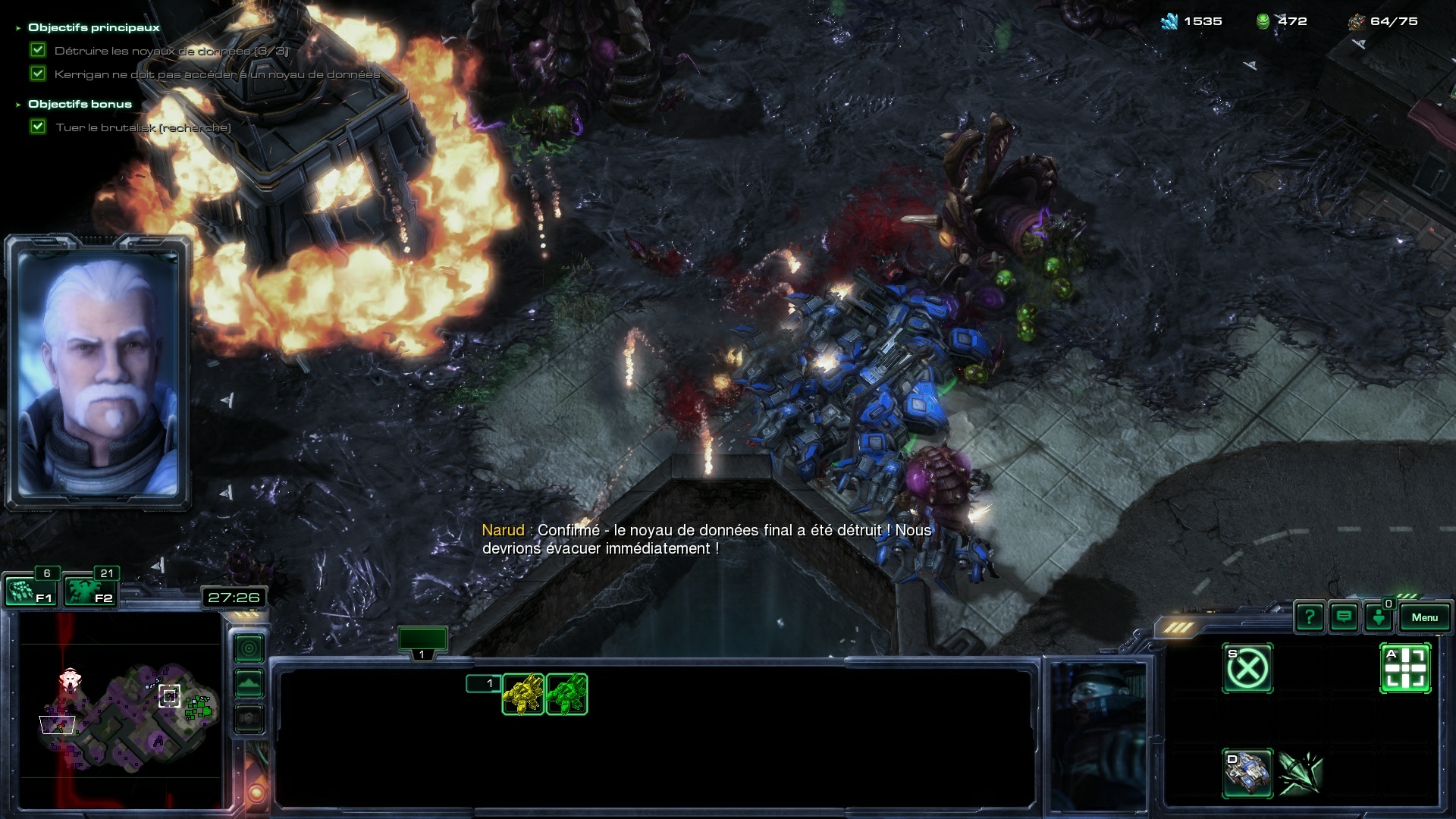1456x819 pixels.
Task: Select the yellow siege tank wireframe
Action: click(x=522, y=694)
